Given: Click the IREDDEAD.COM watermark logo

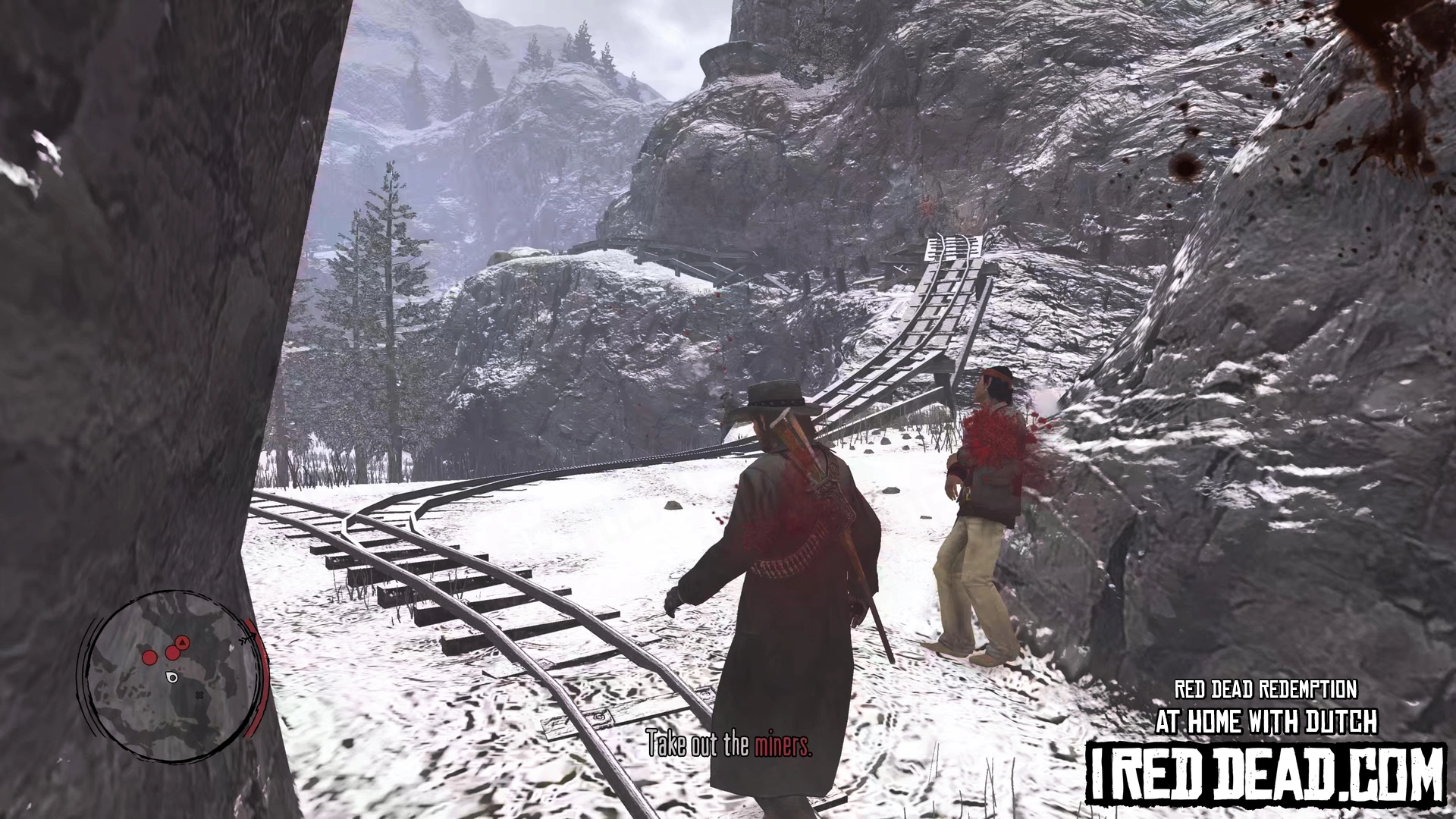Looking at the screenshot, I should click(1265, 774).
